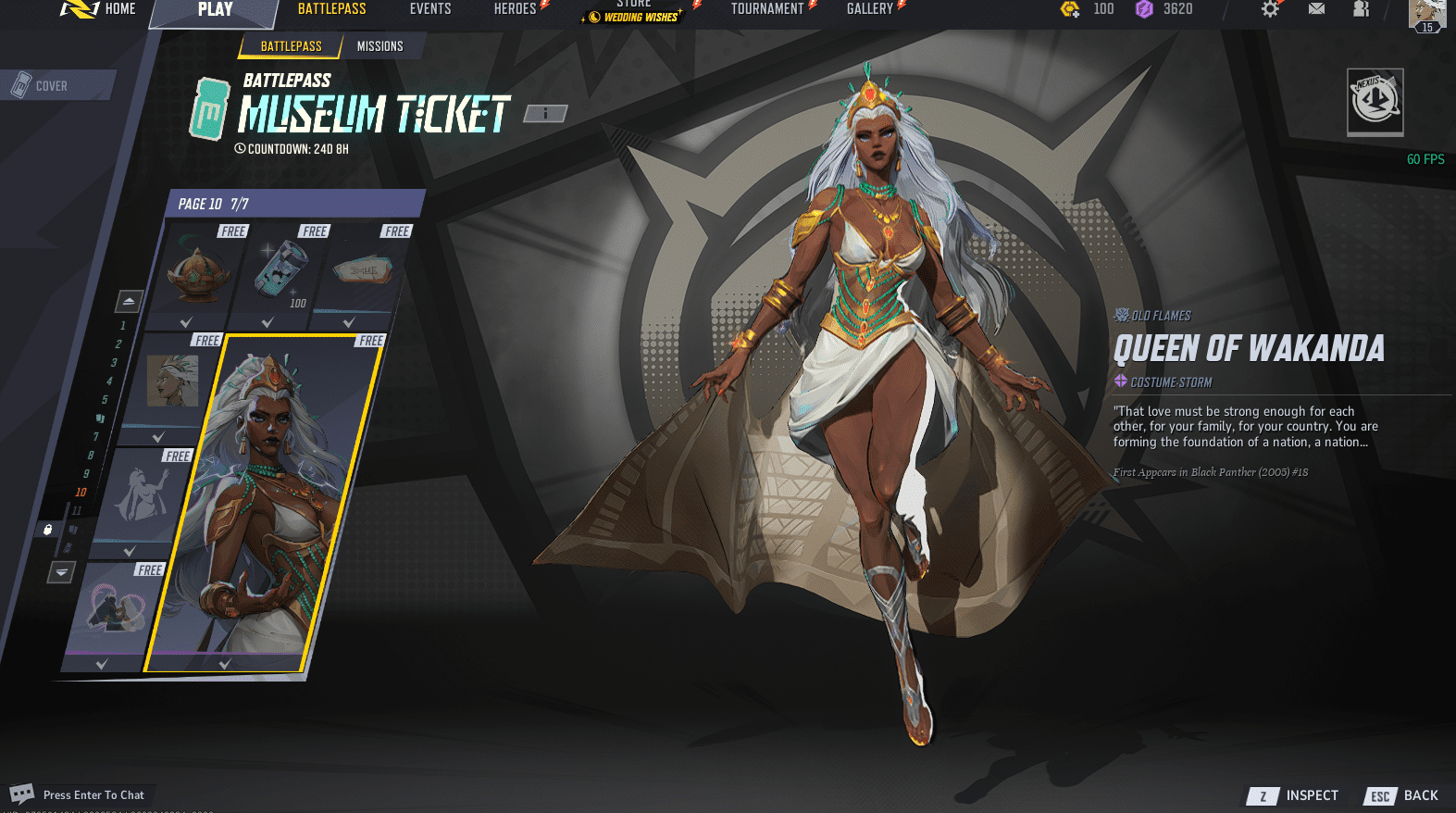1456x813 pixels.
Task: Open the settings gear
Action: pos(1270,9)
